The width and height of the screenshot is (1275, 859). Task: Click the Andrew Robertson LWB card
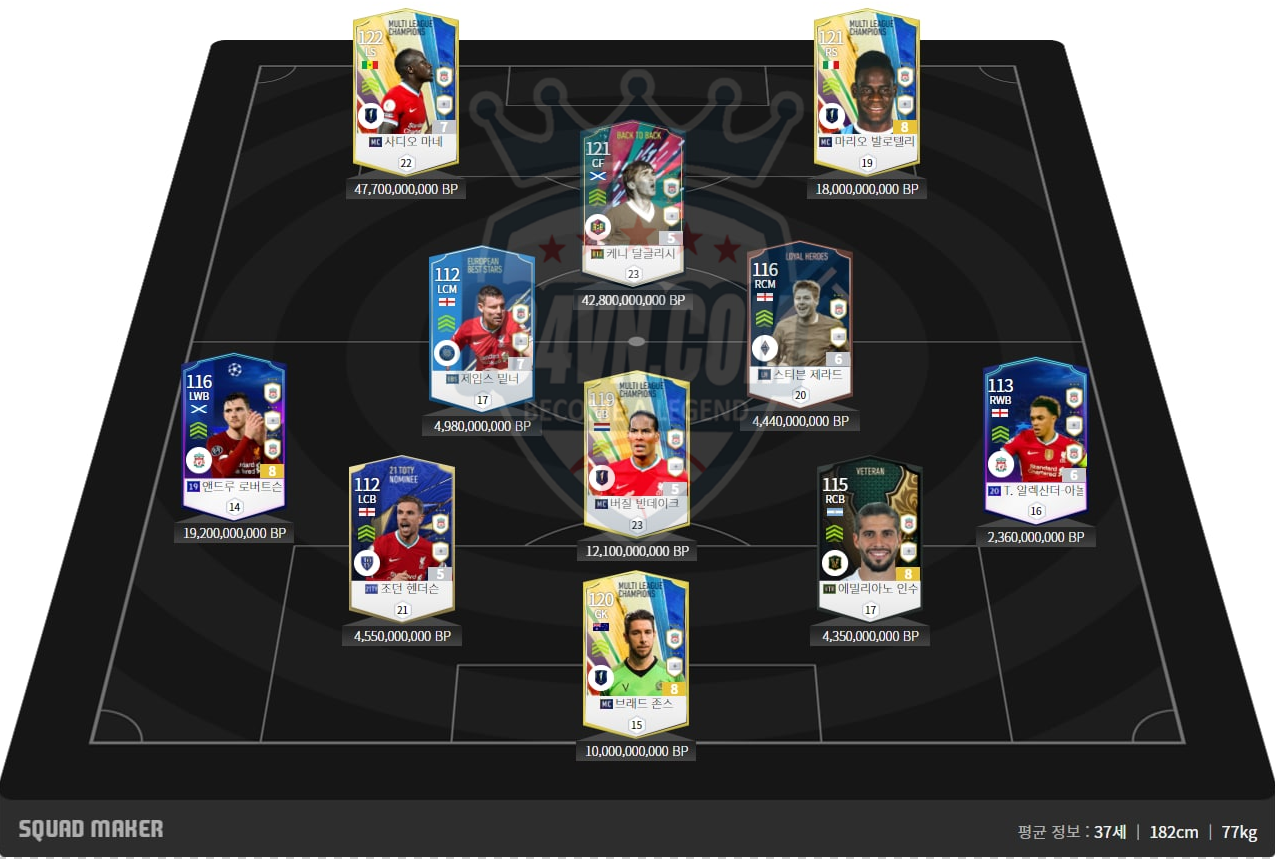[x=234, y=430]
